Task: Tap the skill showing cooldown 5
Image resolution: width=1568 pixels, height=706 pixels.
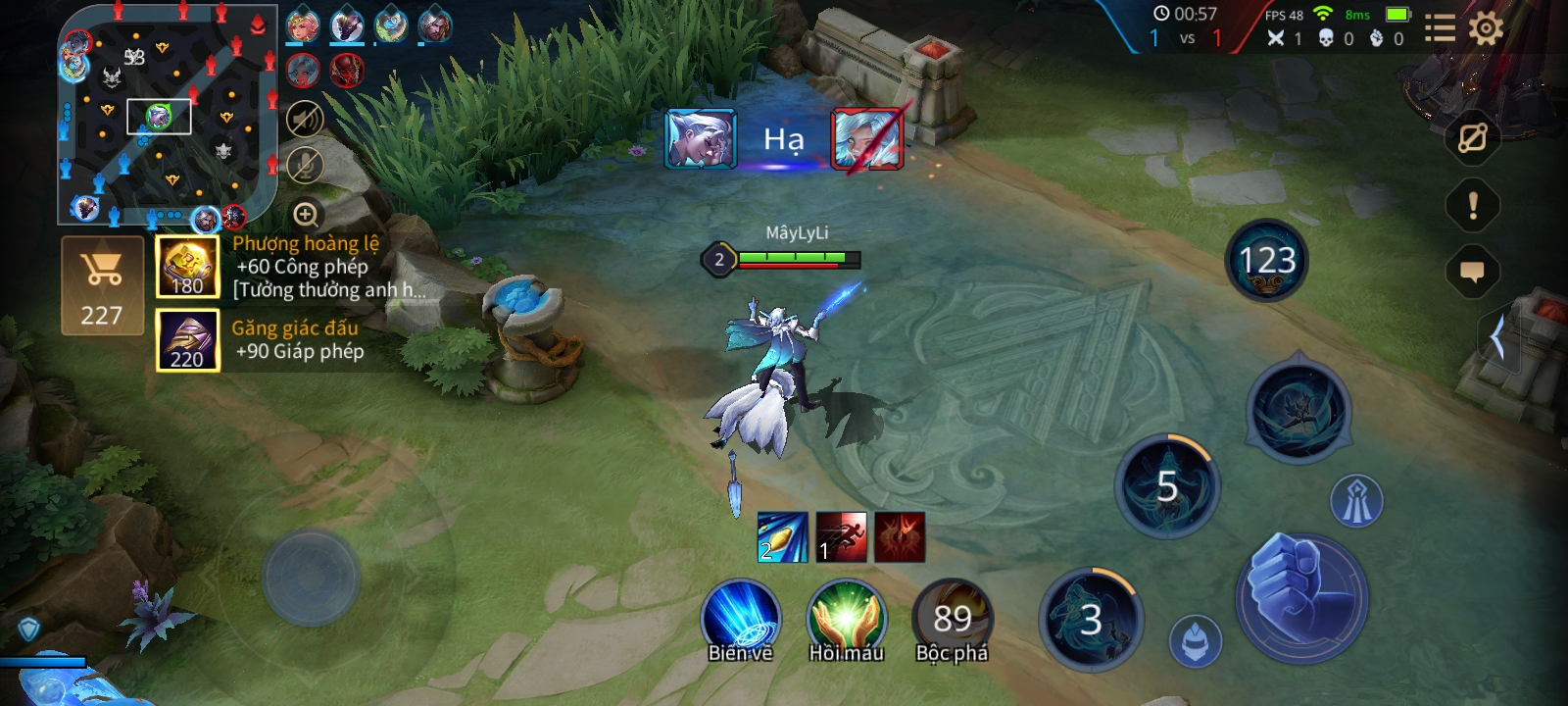Action: pos(1166,486)
